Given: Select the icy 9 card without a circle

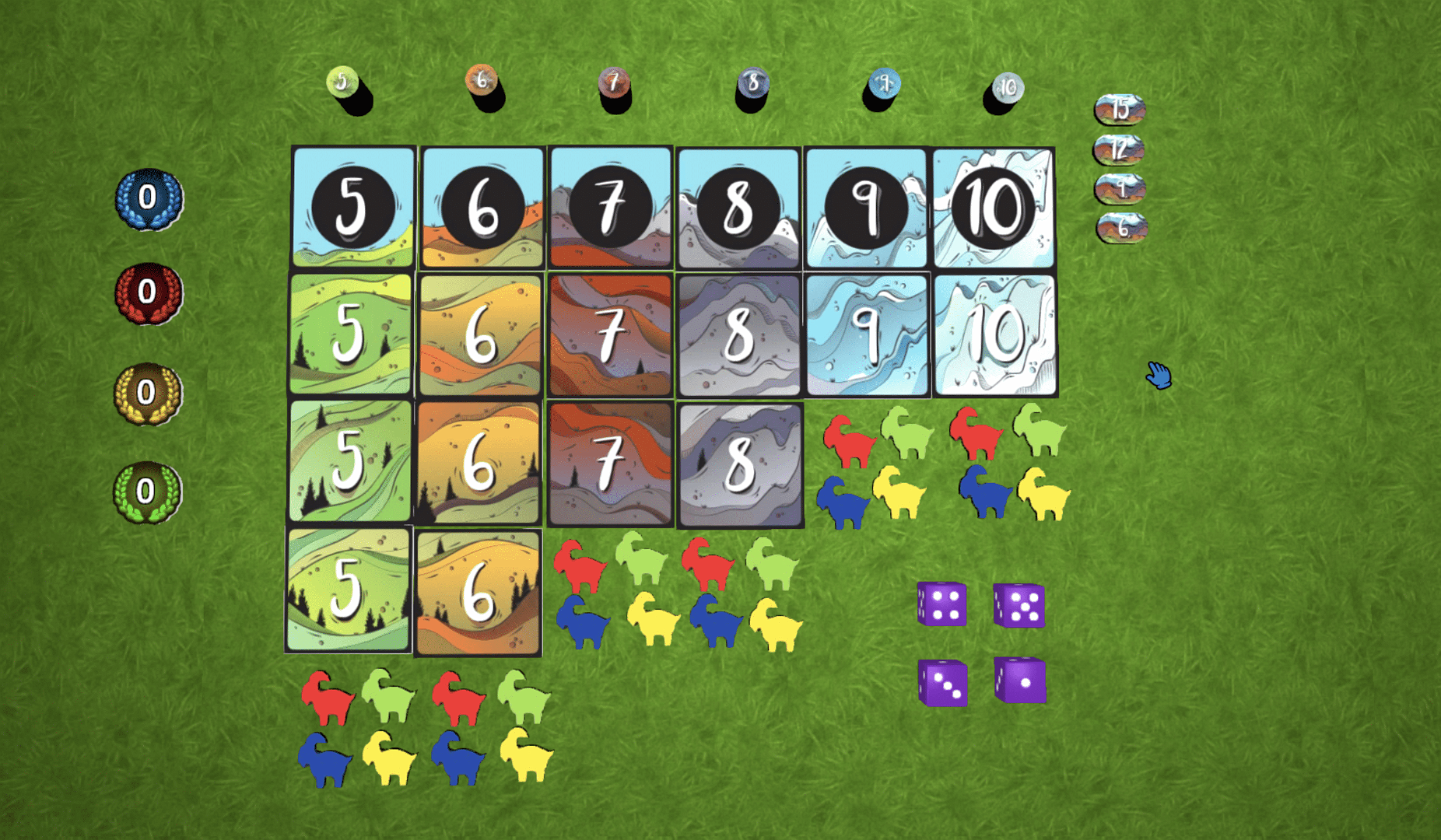Looking at the screenshot, I should [x=867, y=335].
